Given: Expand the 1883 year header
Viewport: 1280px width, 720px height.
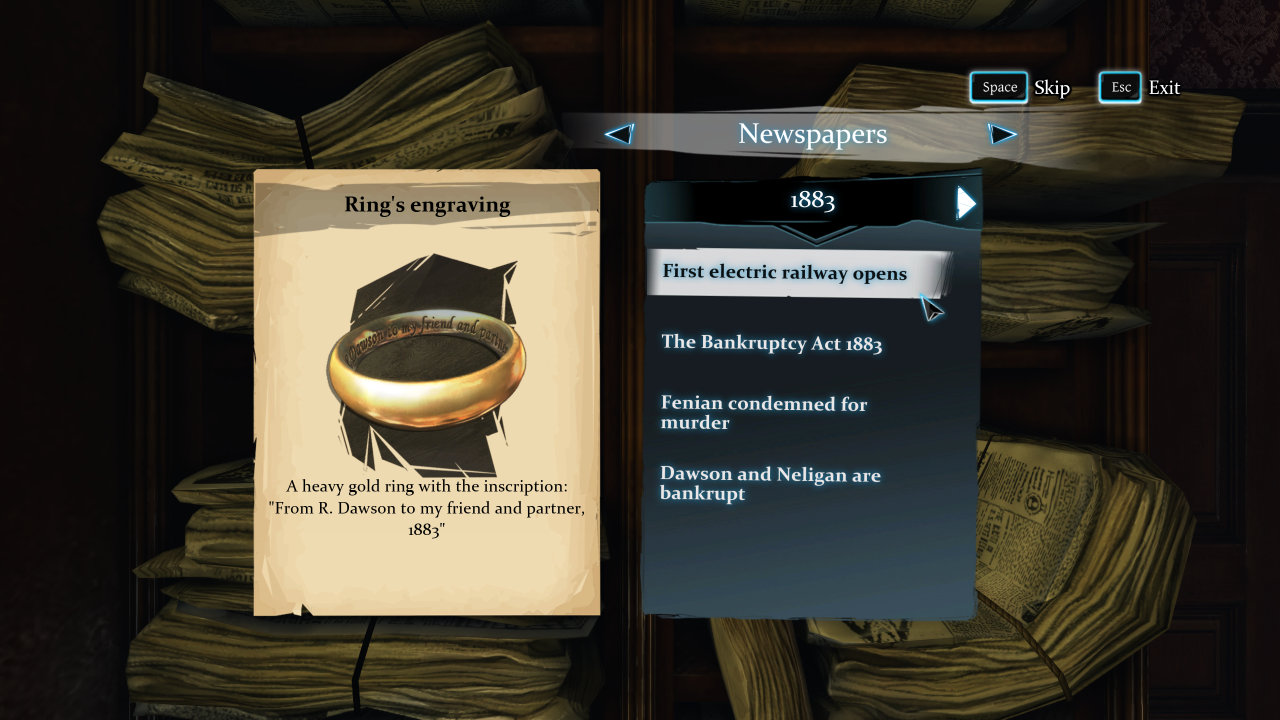Looking at the screenshot, I should [x=812, y=201].
